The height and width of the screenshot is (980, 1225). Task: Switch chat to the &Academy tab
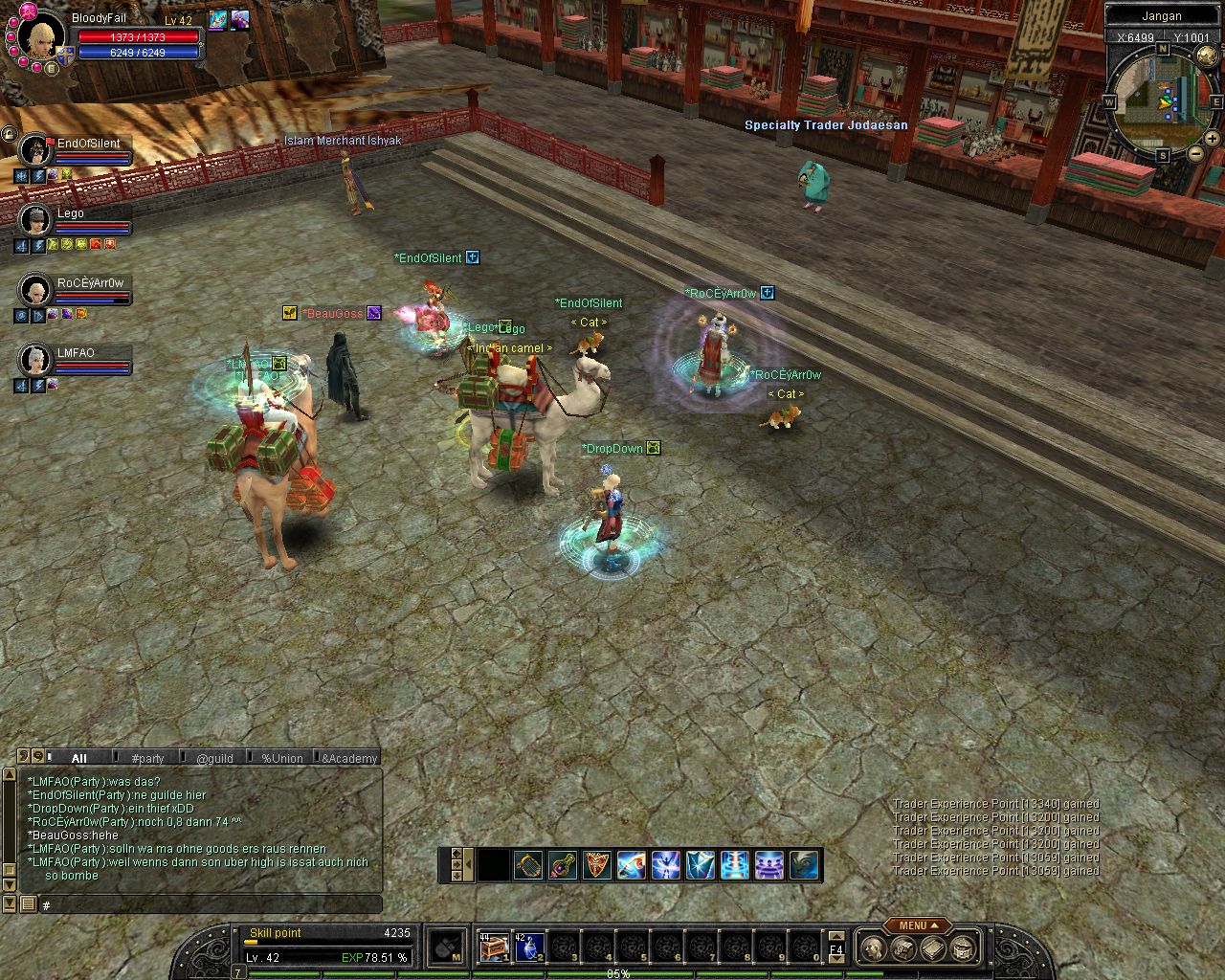[x=349, y=758]
